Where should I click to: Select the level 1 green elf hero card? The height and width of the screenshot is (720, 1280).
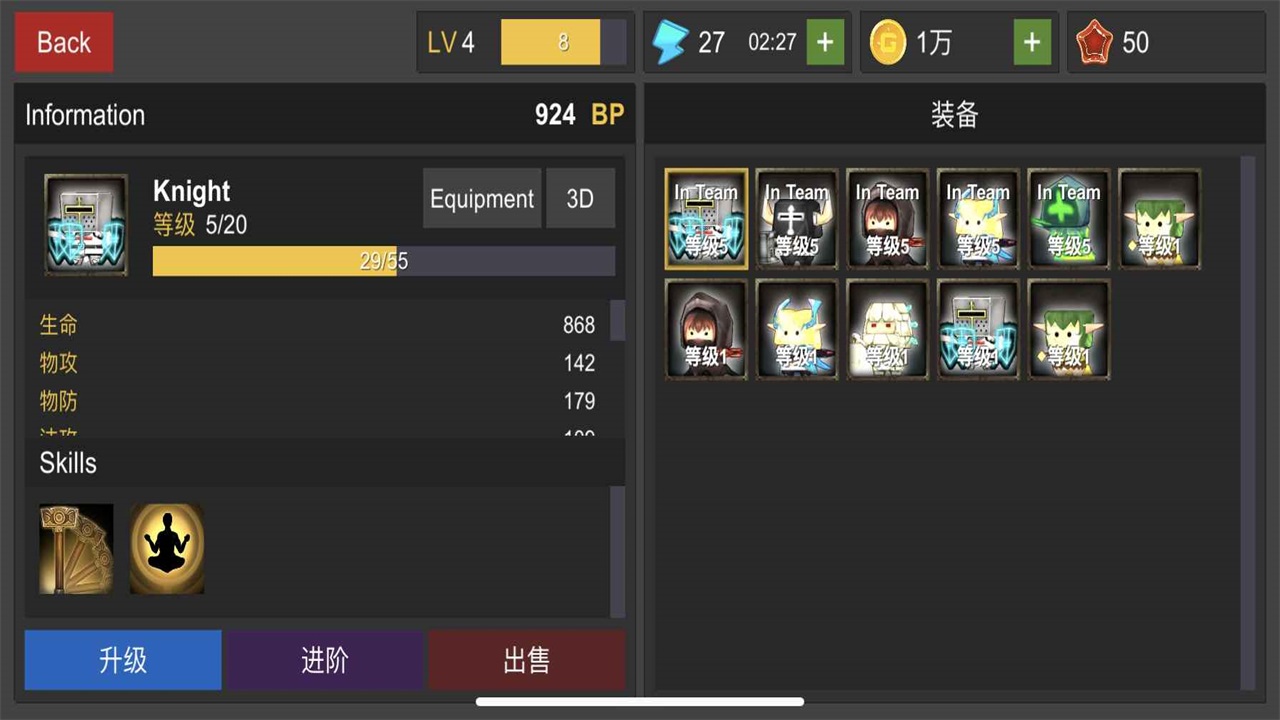coord(1159,218)
